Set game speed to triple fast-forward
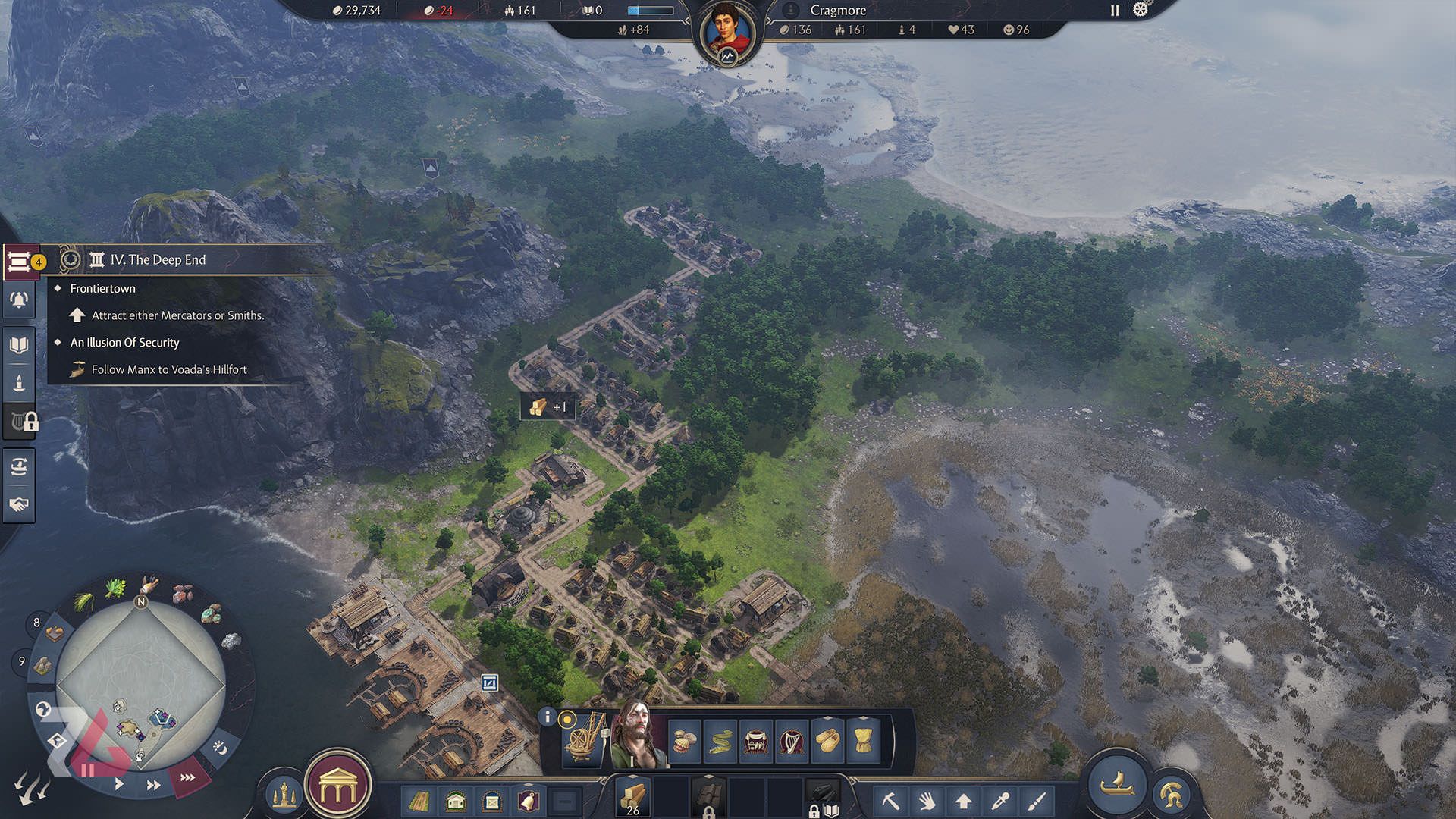Image resolution: width=1456 pixels, height=819 pixels. (x=187, y=777)
